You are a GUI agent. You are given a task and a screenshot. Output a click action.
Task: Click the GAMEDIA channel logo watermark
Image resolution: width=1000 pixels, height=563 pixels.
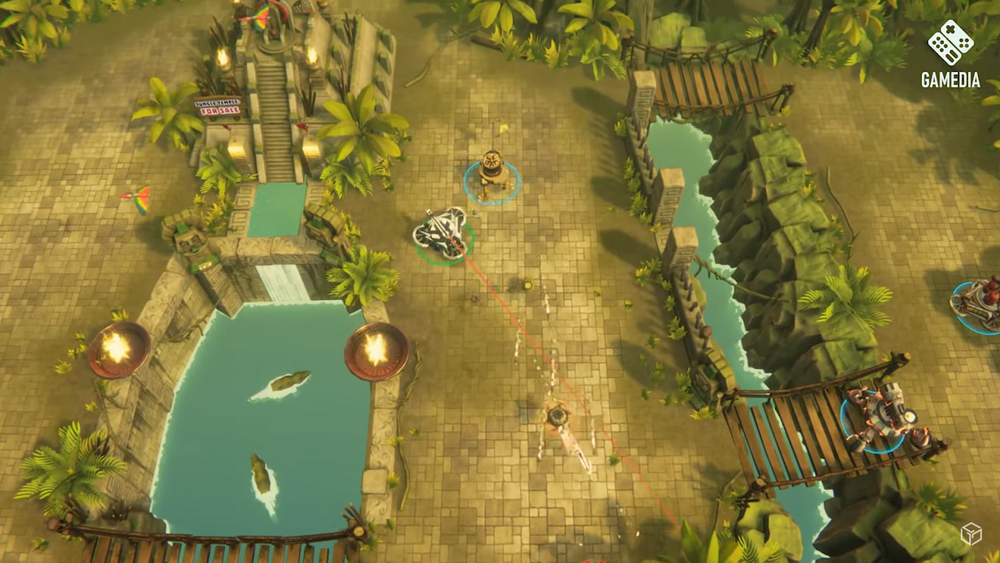950,54
